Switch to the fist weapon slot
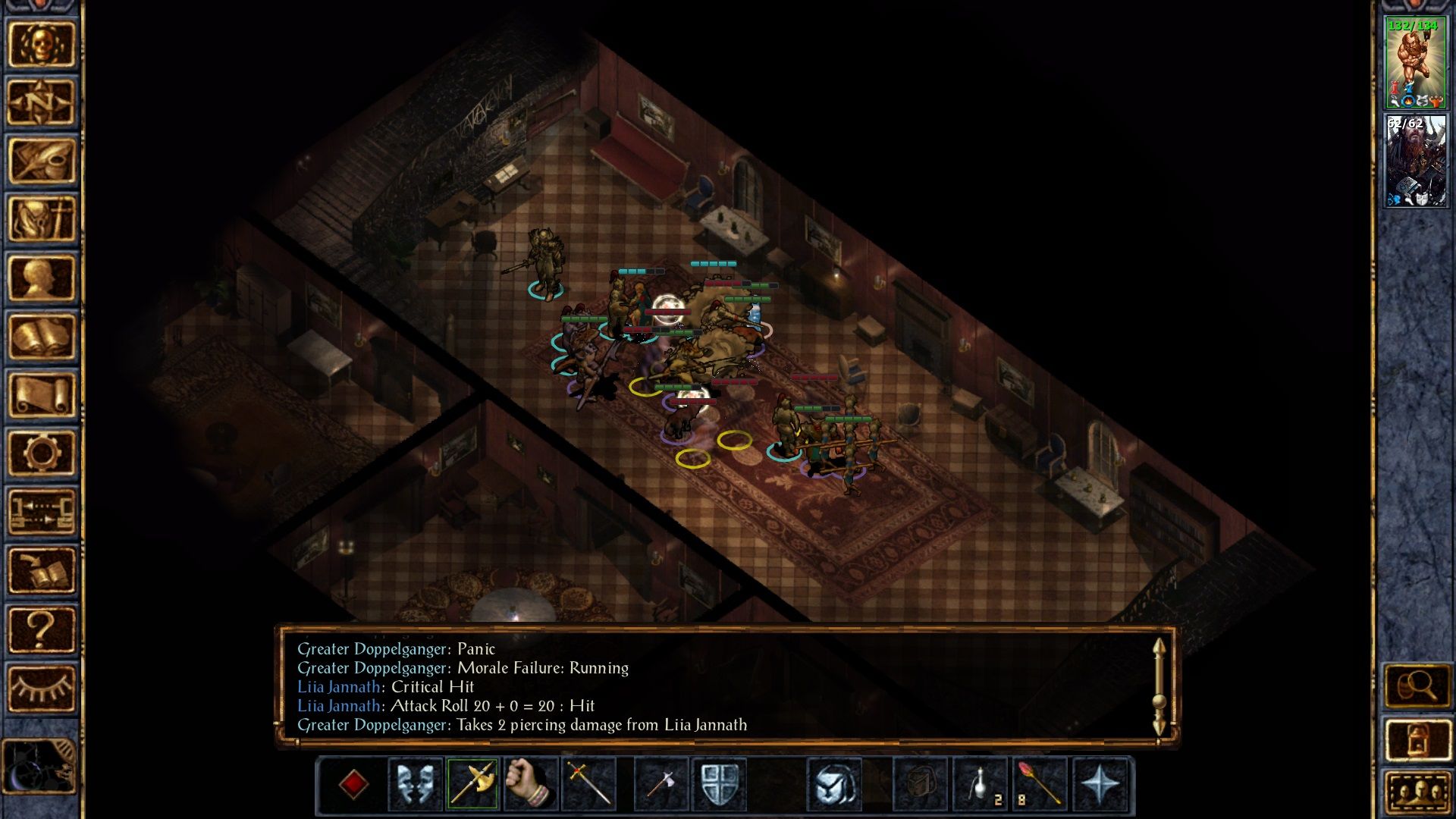This screenshot has width=1456, height=819. click(530, 784)
